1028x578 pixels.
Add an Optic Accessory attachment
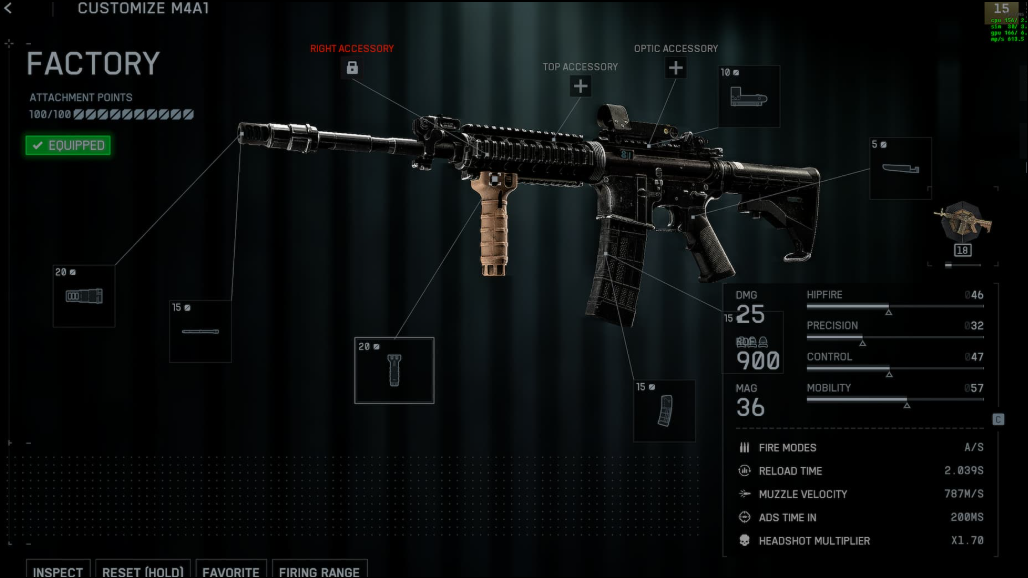tap(676, 68)
